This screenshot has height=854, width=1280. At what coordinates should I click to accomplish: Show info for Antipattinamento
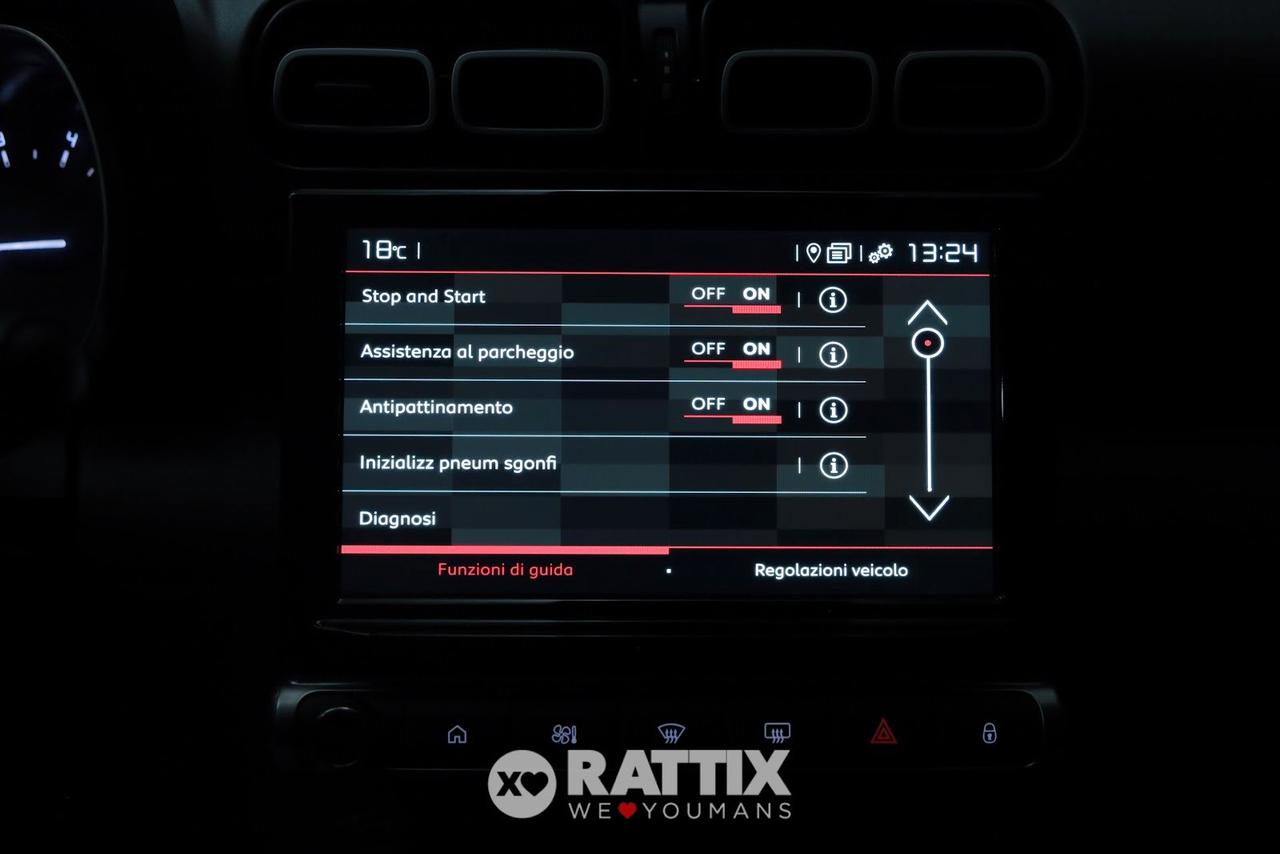point(833,410)
